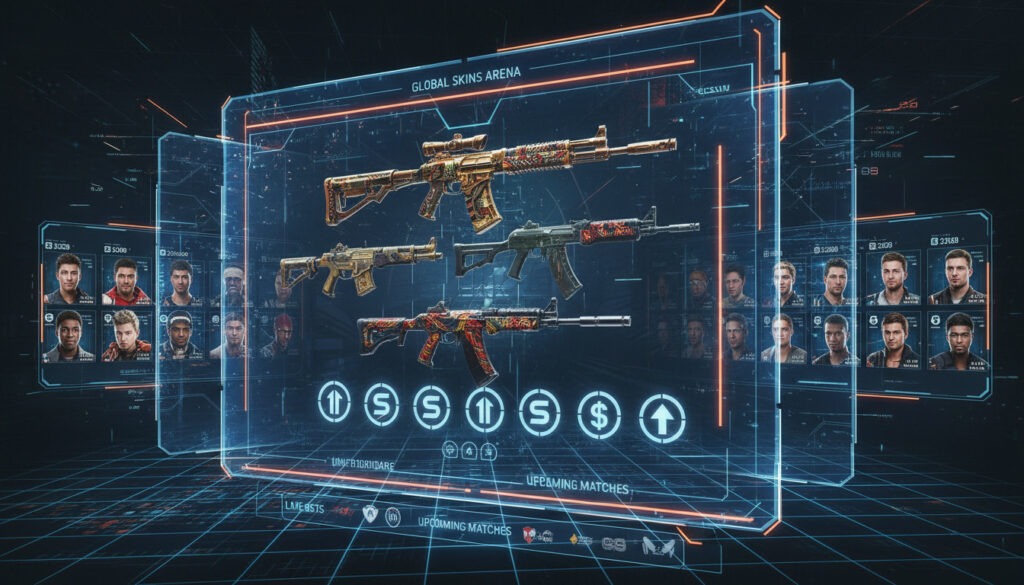The image size is (1024, 585).
Task: Select the small gold rifle skin
Action: 355,263
